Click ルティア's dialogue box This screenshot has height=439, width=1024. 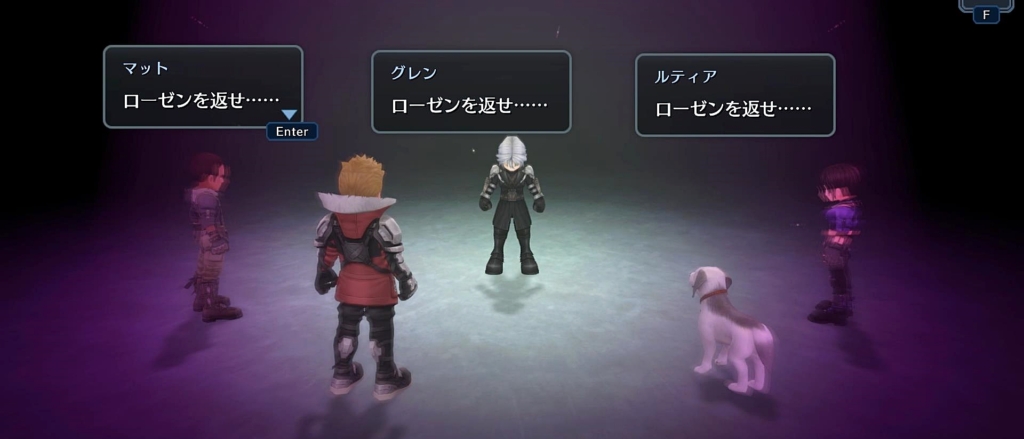[x=735, y=95]
